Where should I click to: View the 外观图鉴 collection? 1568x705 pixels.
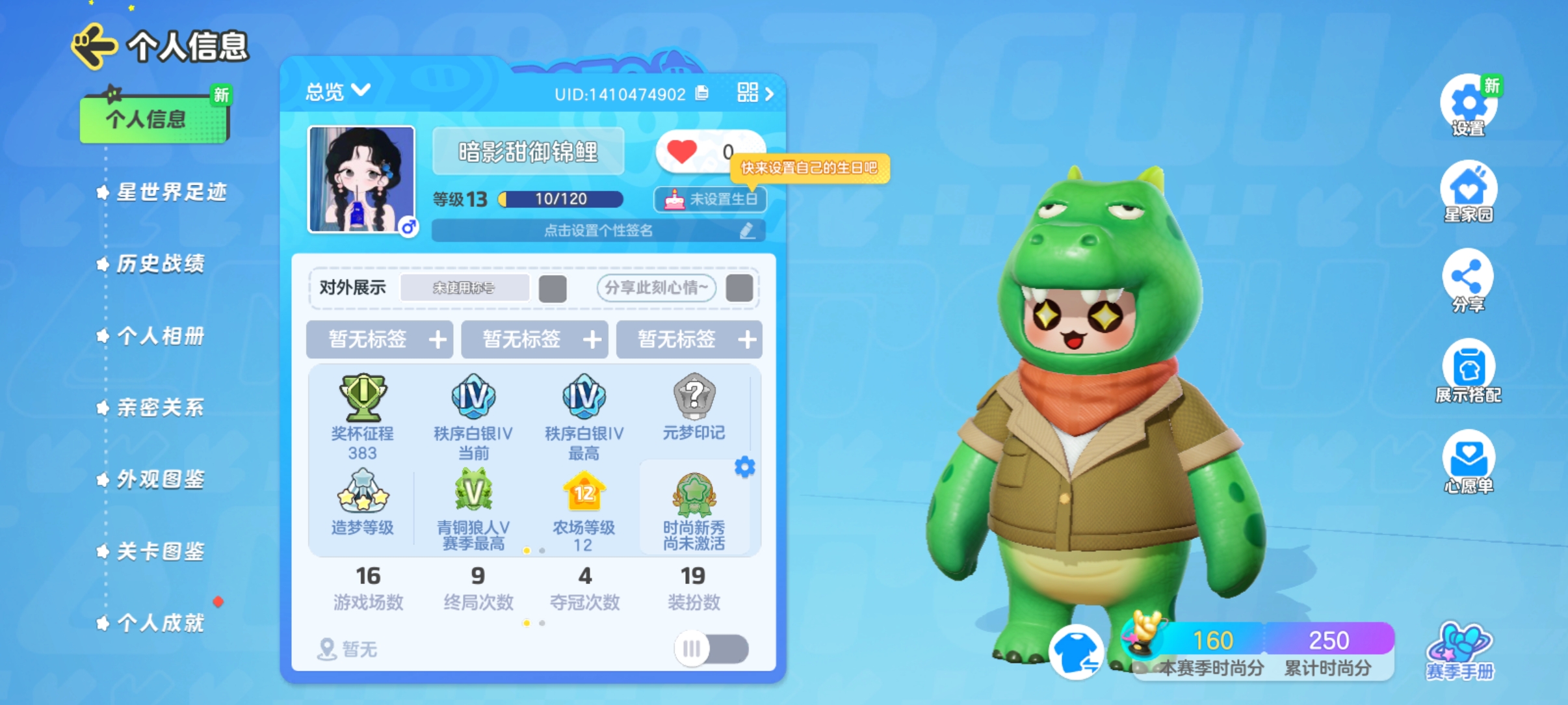tap(160, 479)
